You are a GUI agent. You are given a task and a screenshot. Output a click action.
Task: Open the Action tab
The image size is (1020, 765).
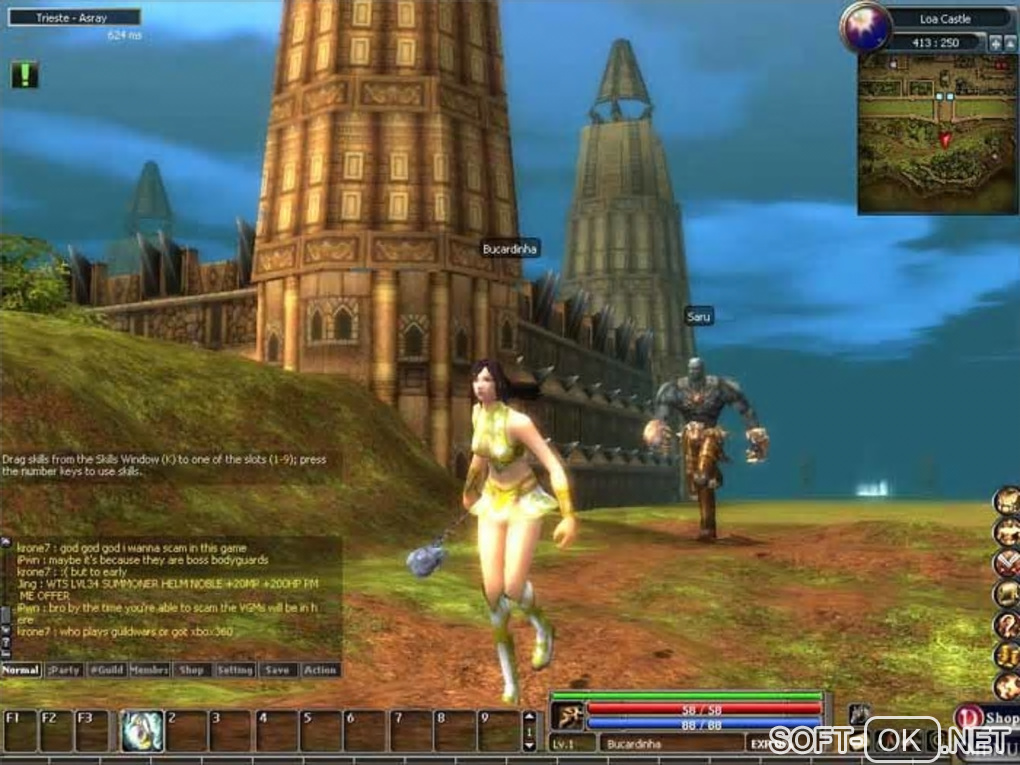[320, 670]
